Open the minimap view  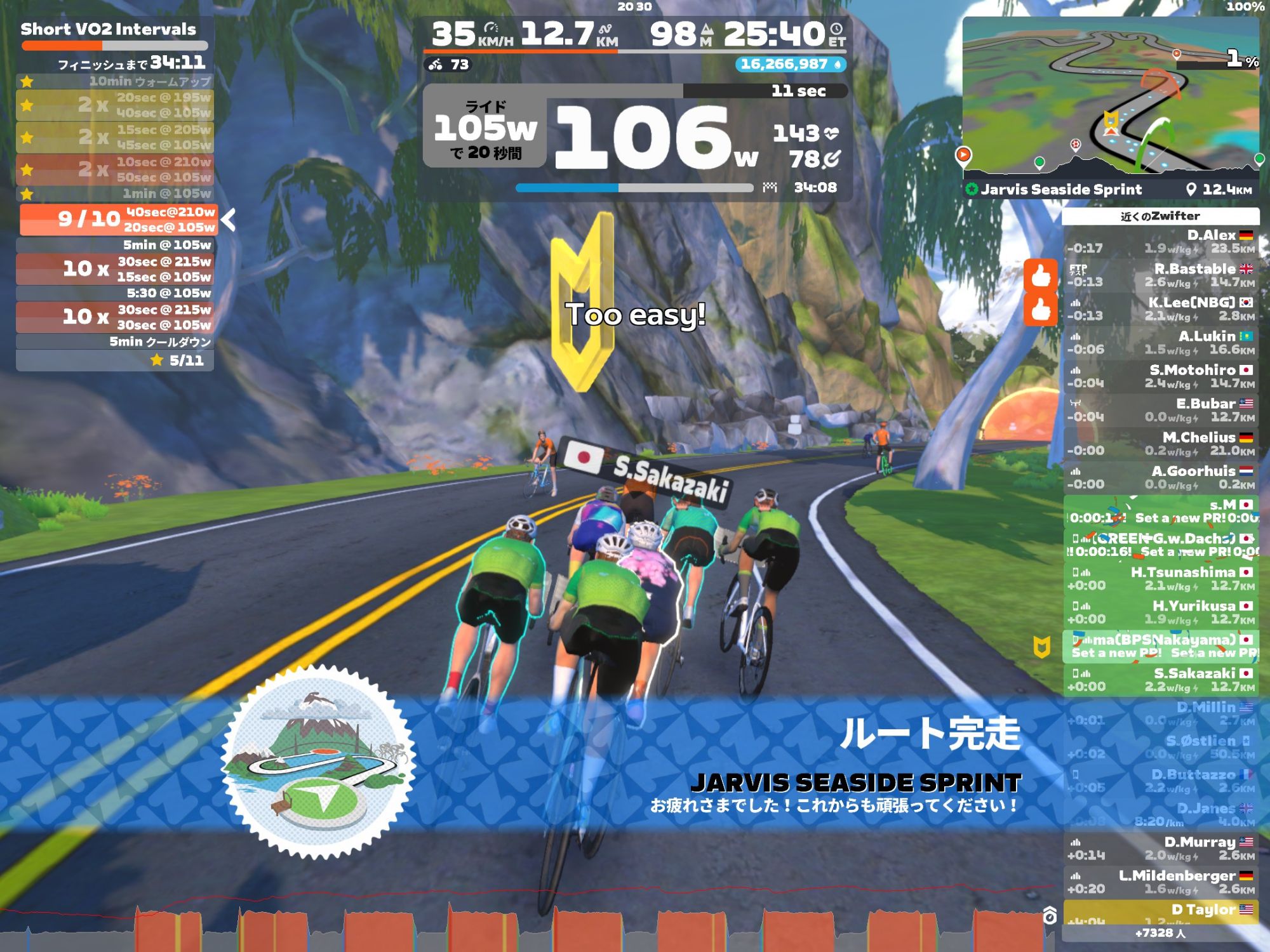pyautogui.click(x=1110, y=95)
